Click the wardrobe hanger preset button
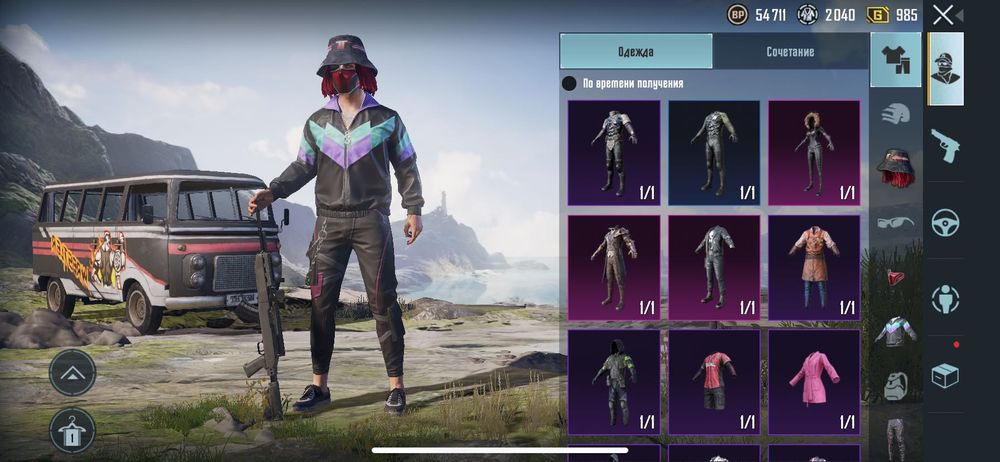 pos(72,430)
